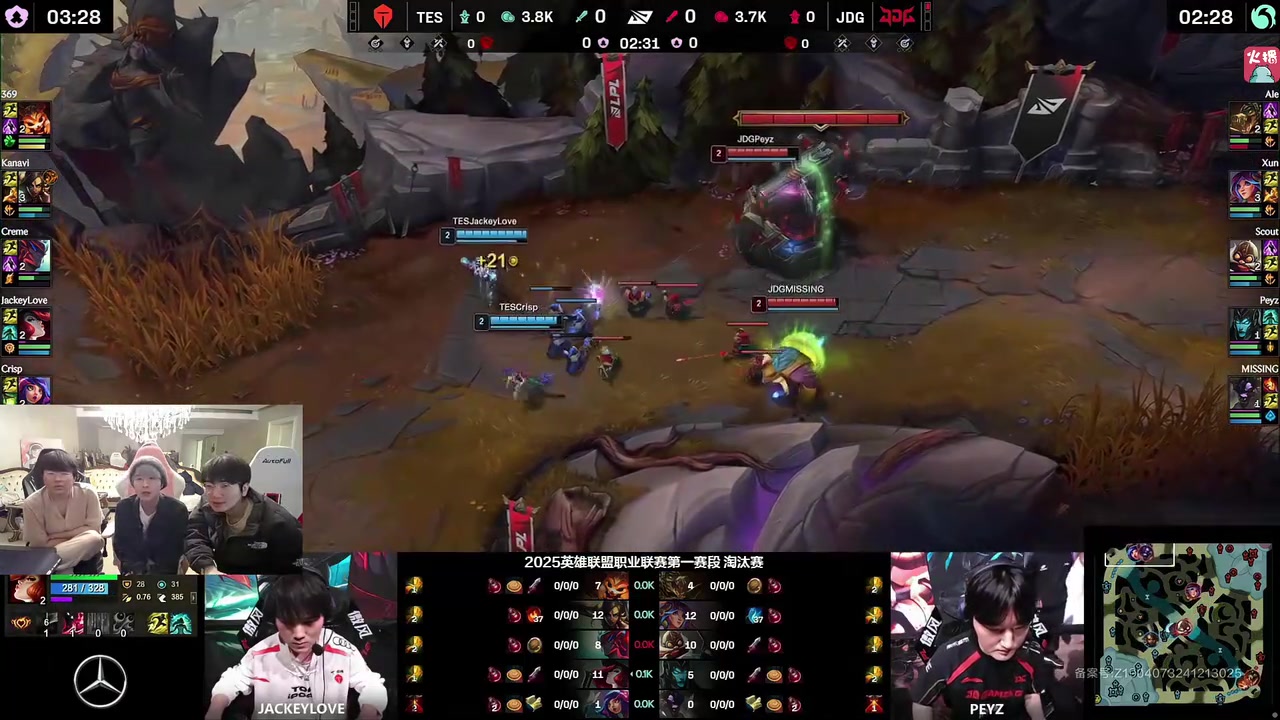
Task: Open the PEYZ player webcam feed
Action: click(x=987, y=635)
